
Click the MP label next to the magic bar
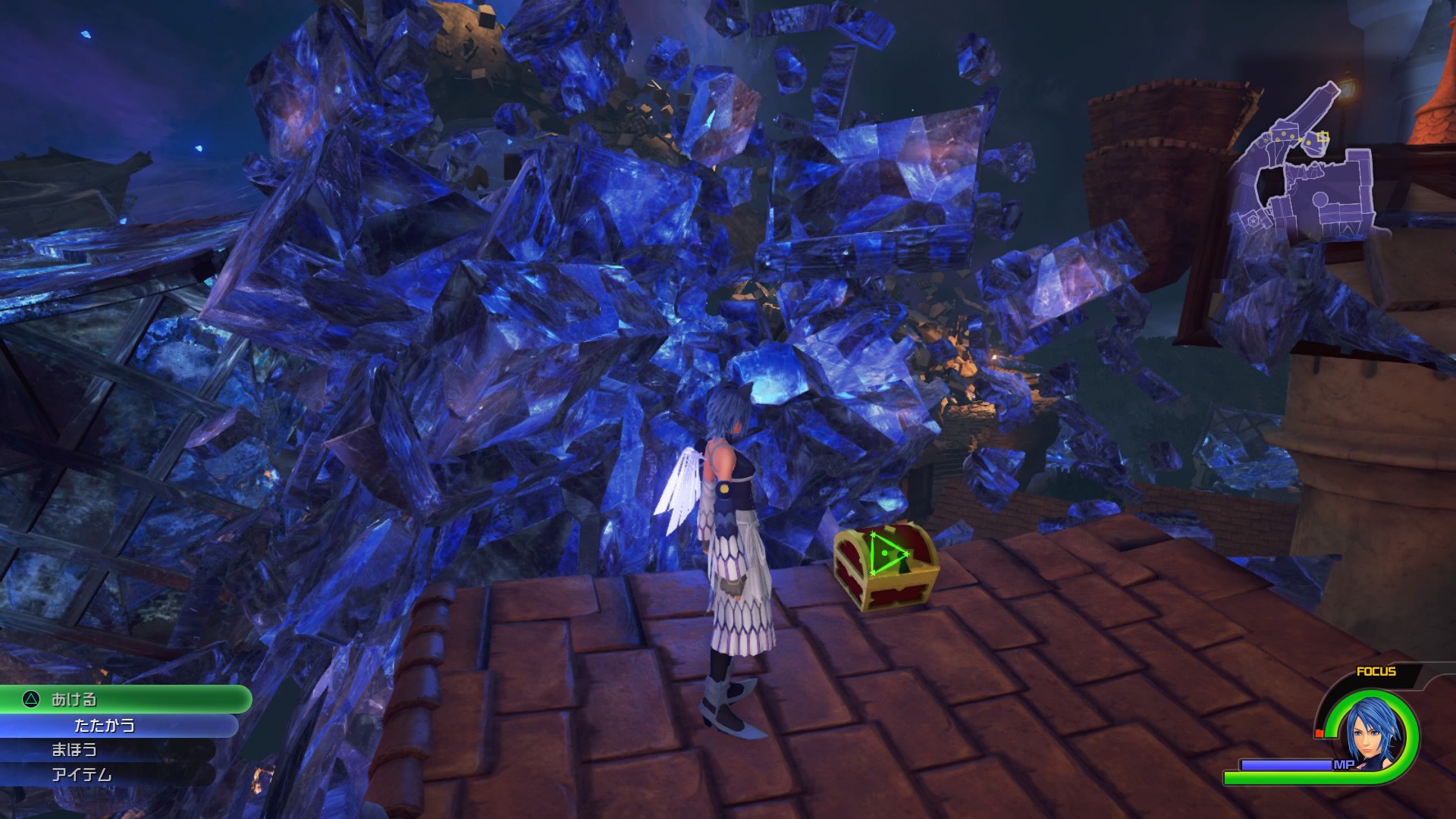[1343, 764]
